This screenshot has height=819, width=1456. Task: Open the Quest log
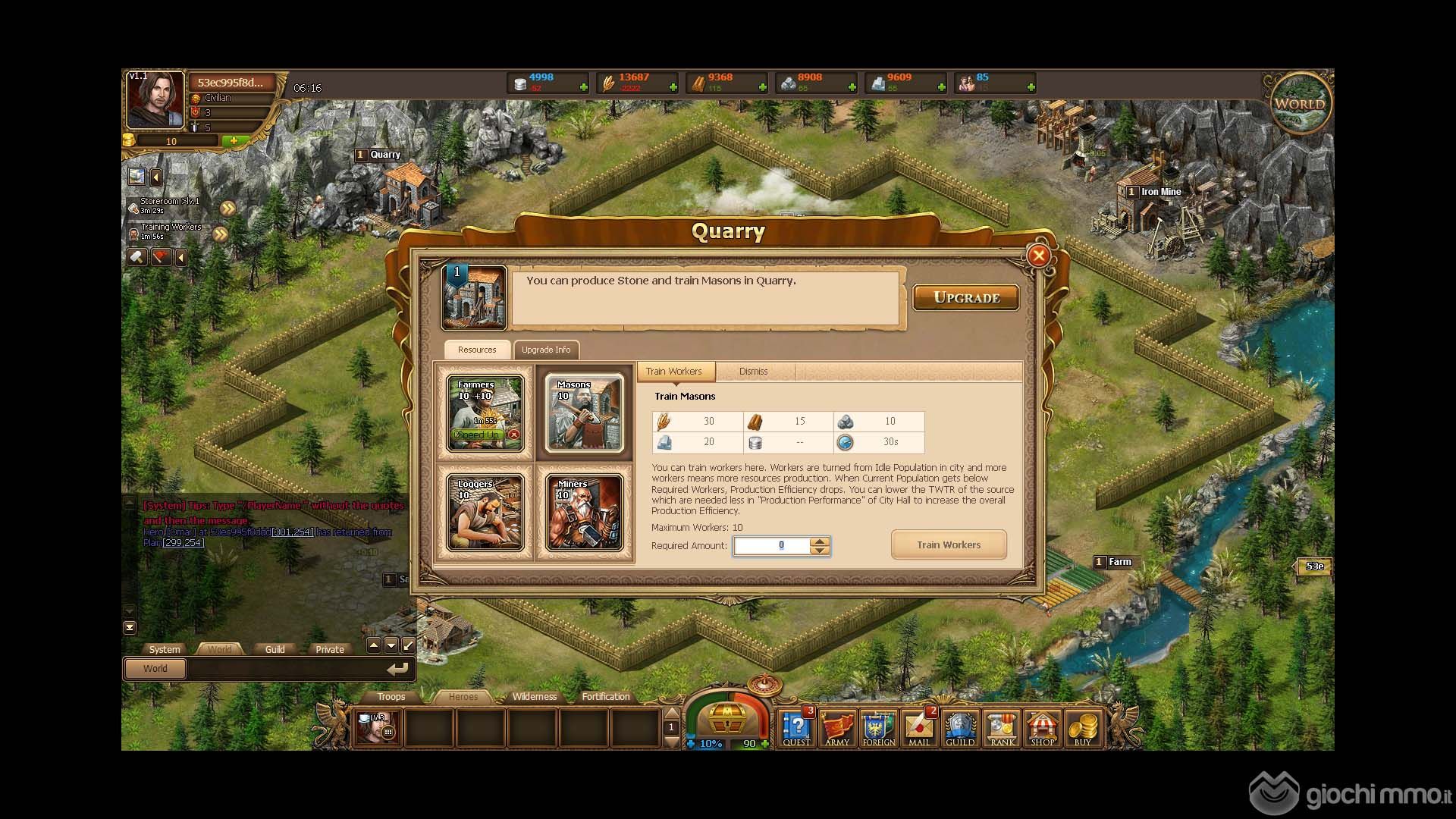(x=796, y=728)
